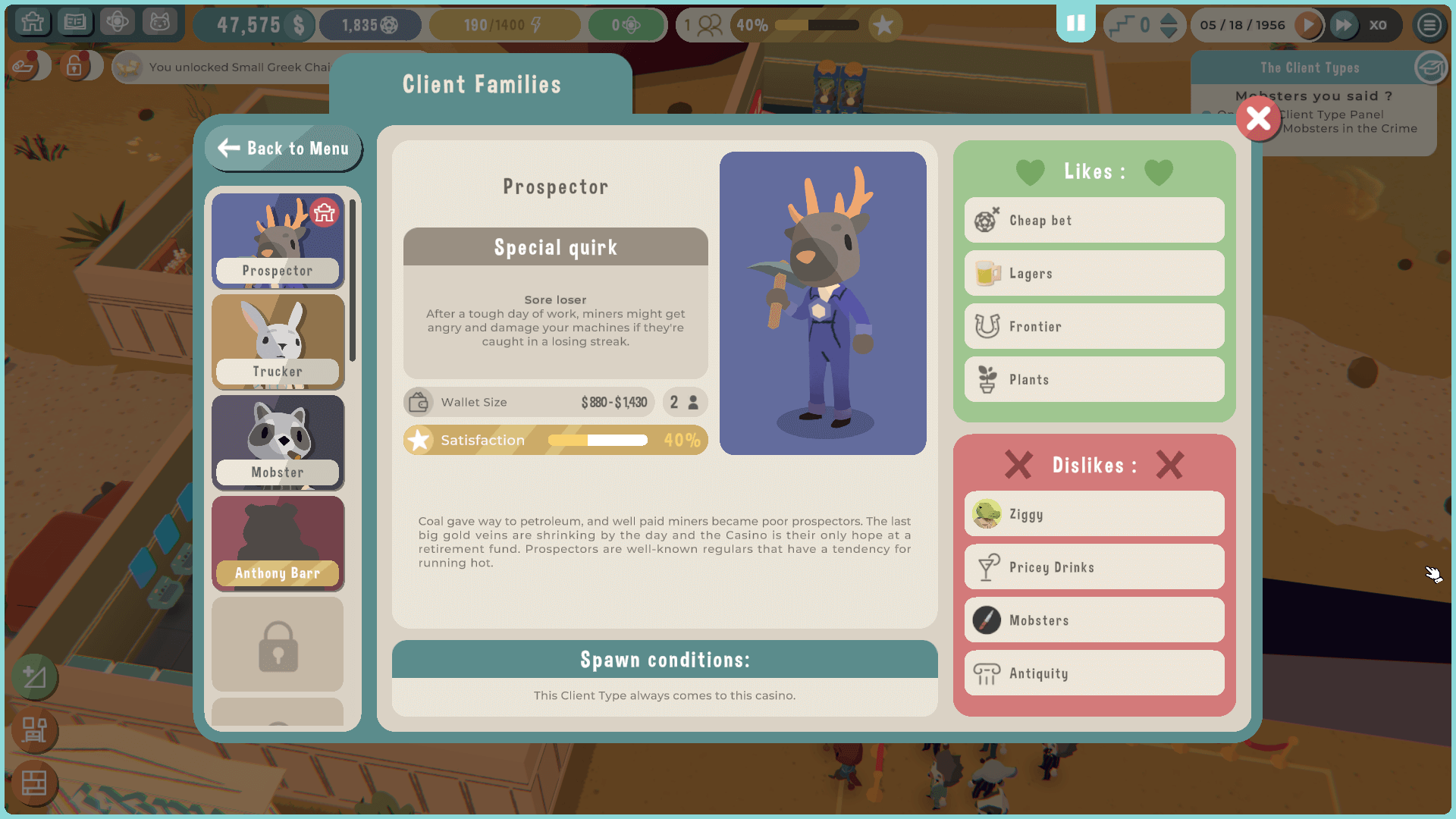Click the Plants like entry

1094,380
